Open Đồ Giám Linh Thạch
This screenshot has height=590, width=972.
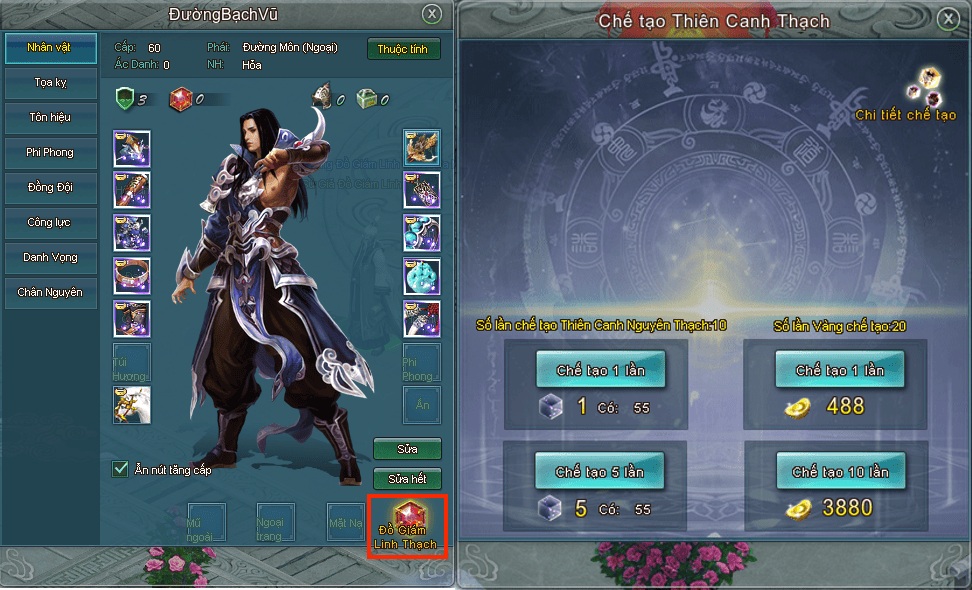coord(406,525)
